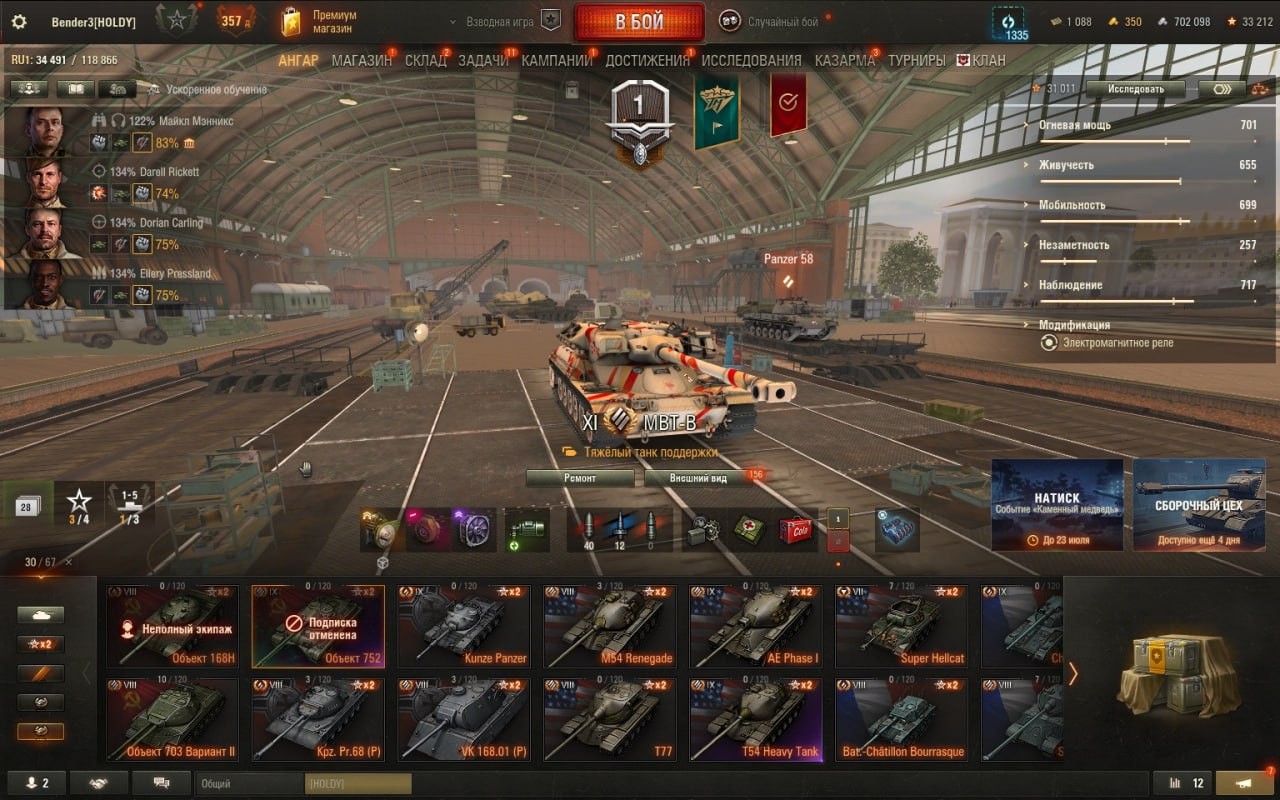
Task: Select the T54 Heavy Tank card
Action: click(x=757, y=720)
